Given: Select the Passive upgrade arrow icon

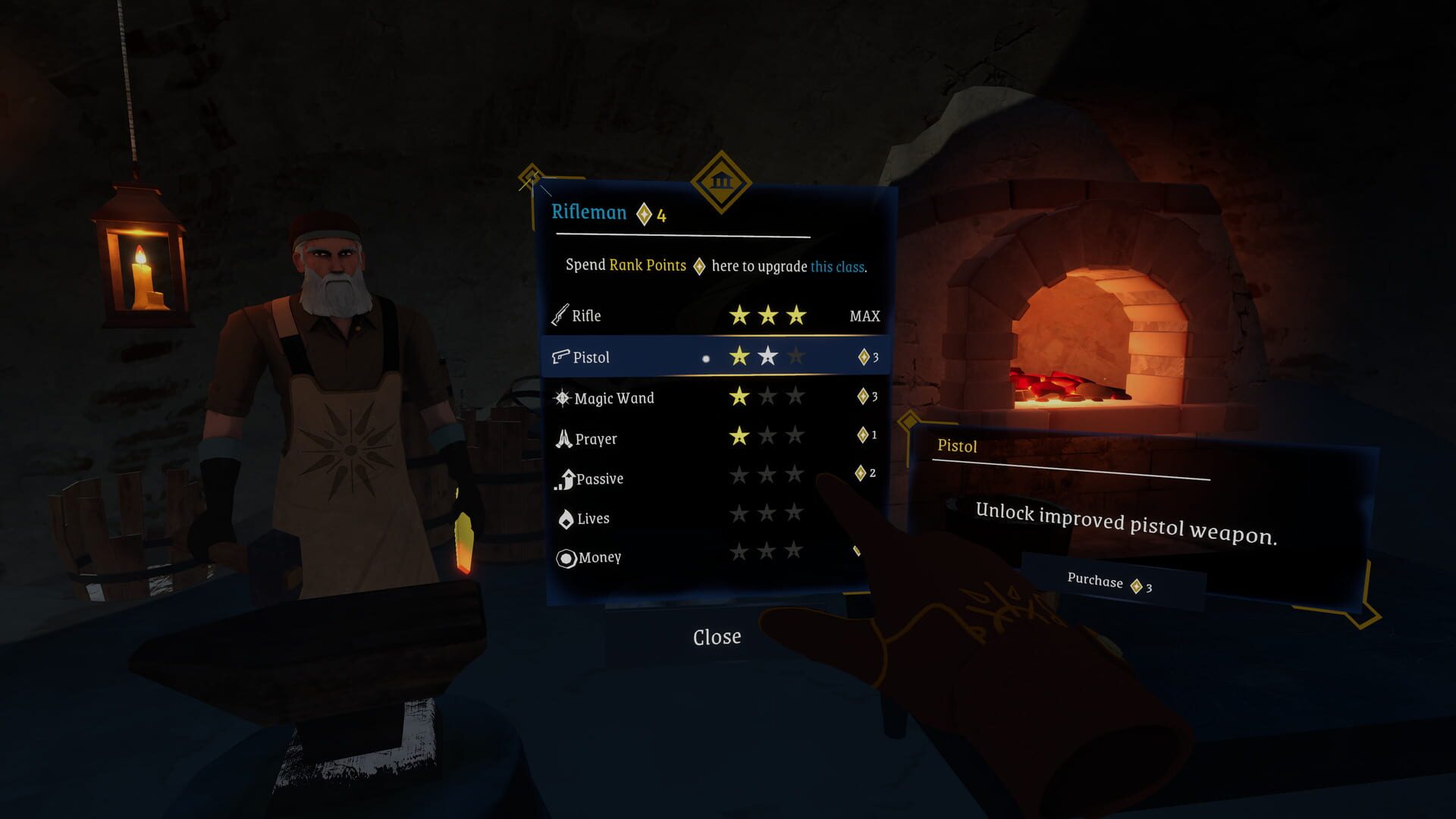Looking at the screenshot, I should [563, 479].
